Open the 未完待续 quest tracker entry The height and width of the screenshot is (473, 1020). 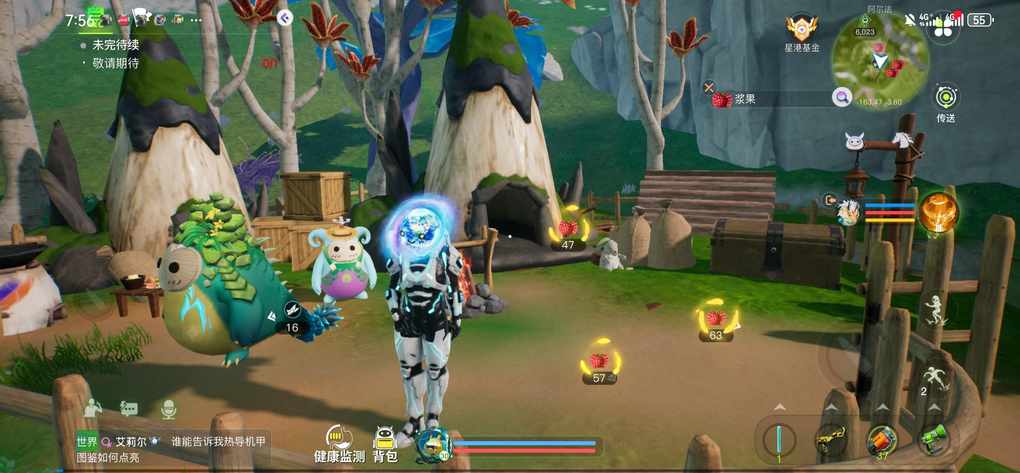(115, 45)
